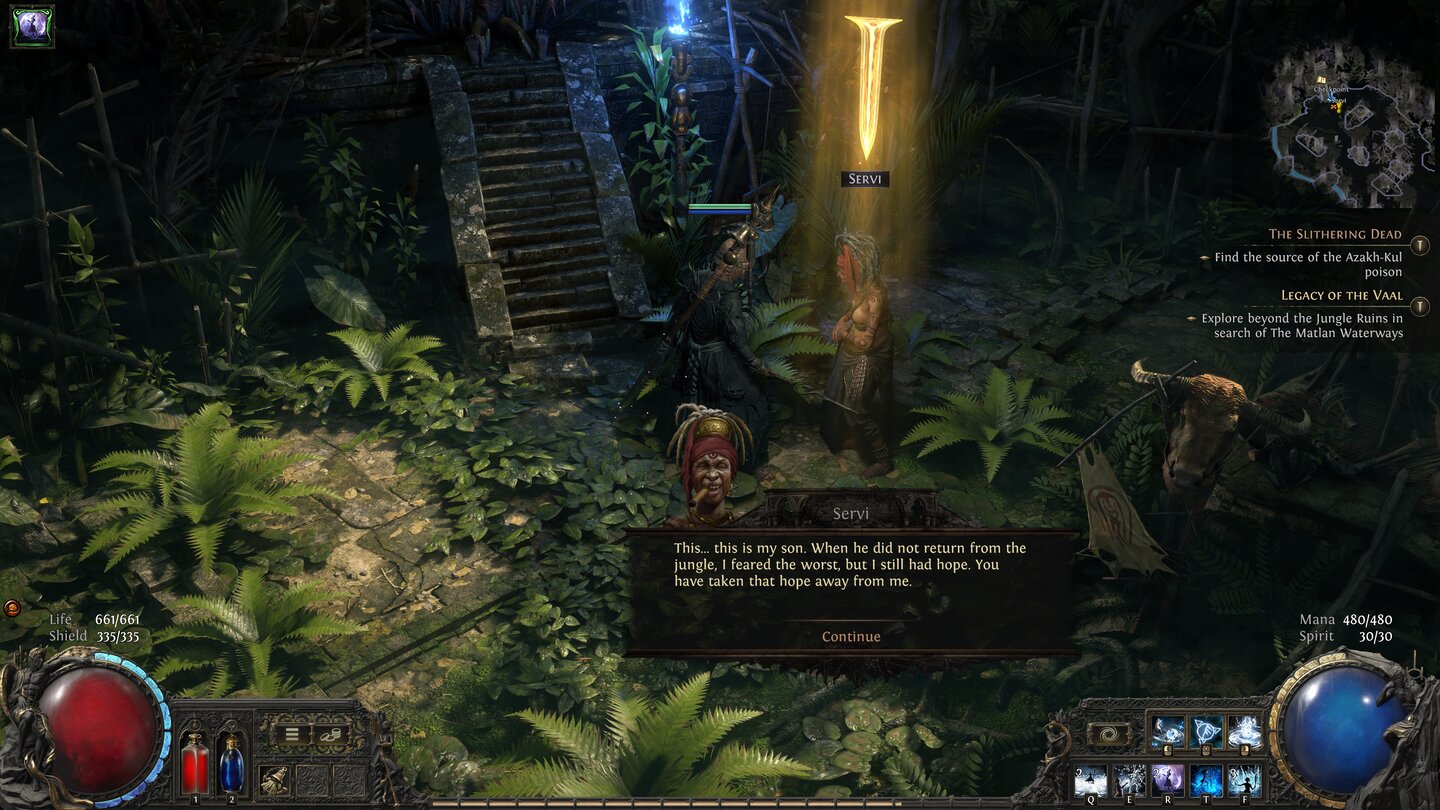This screenshot has width=1440, height=810.
Task: Select the Legacy of the Vaal quest
Action: 1341,296
